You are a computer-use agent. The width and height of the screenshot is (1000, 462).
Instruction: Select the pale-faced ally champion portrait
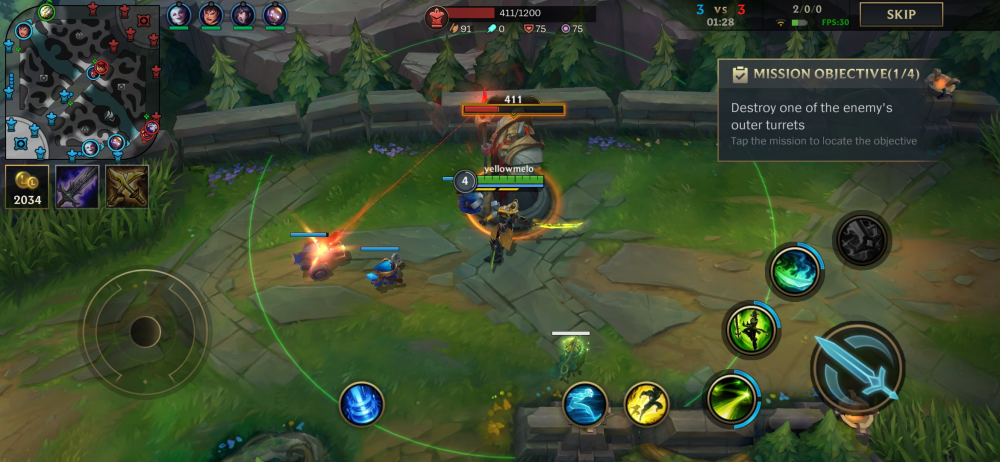179,15
